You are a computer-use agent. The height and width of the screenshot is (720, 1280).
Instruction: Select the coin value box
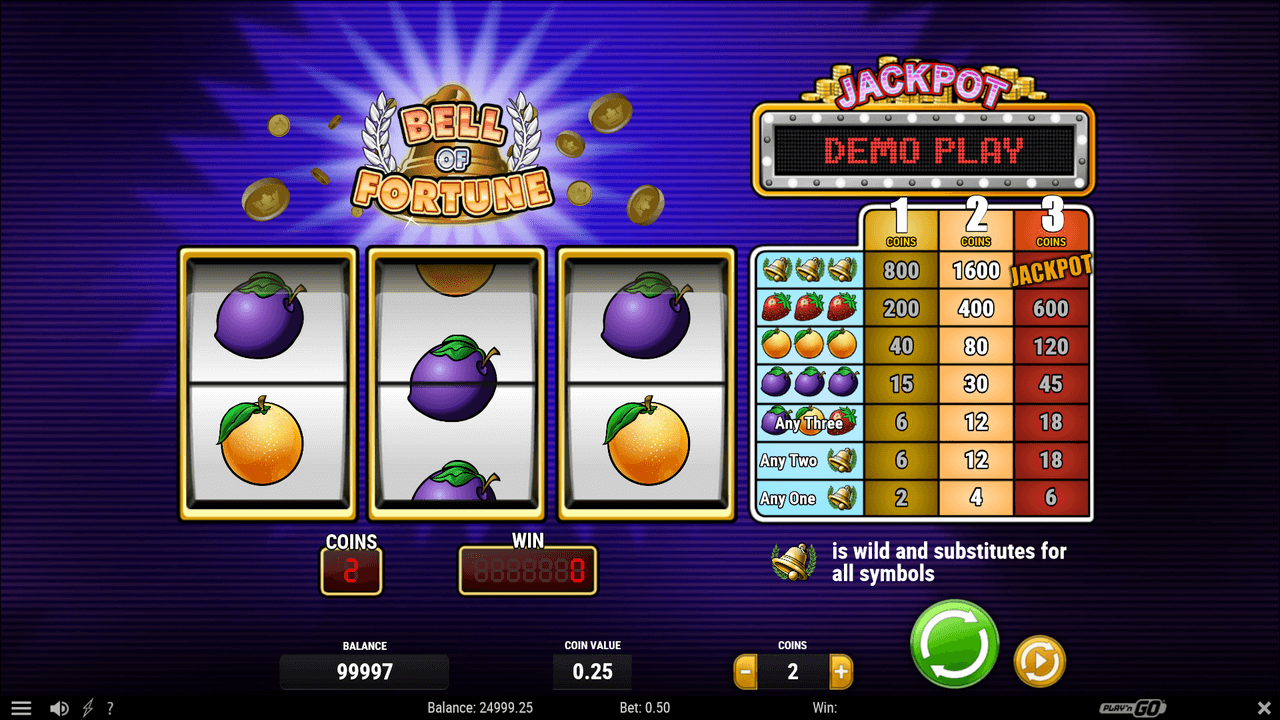592,672
